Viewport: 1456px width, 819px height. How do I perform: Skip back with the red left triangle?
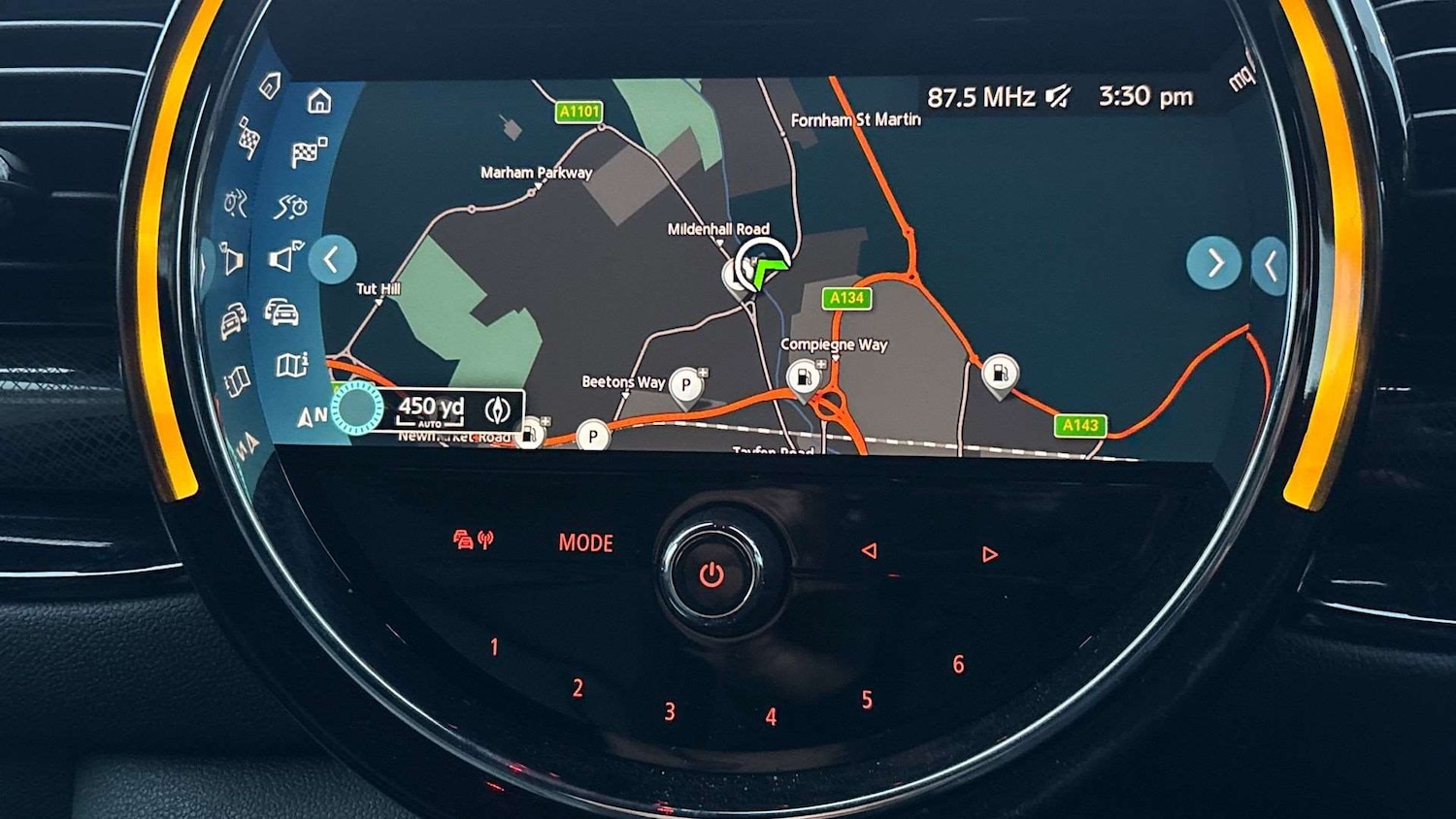869,551
